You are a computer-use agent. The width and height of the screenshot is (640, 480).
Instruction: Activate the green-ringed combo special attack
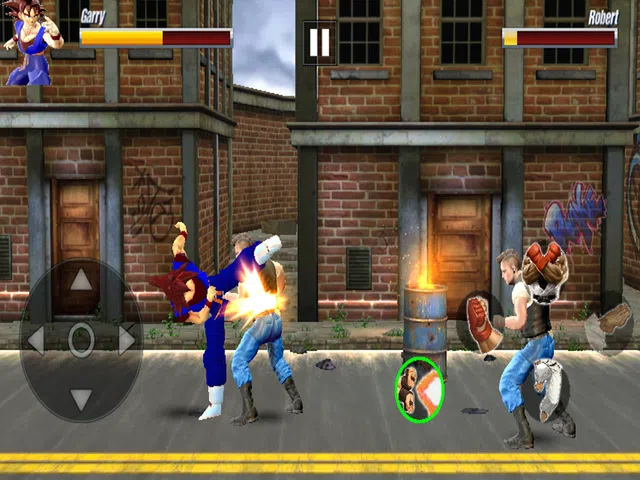(x=419, y=389)
